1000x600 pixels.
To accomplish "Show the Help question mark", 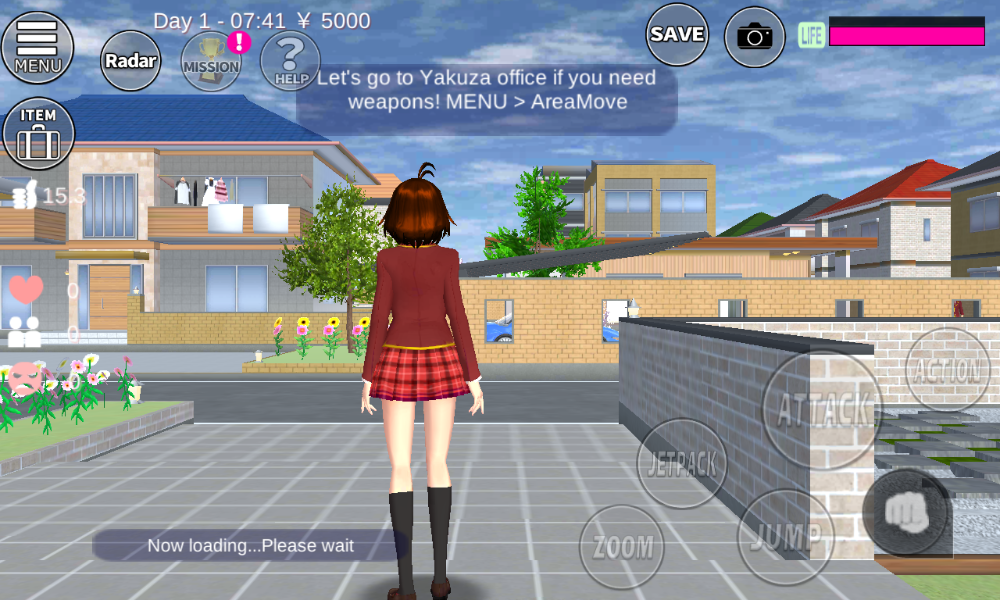I will [290, 60].
